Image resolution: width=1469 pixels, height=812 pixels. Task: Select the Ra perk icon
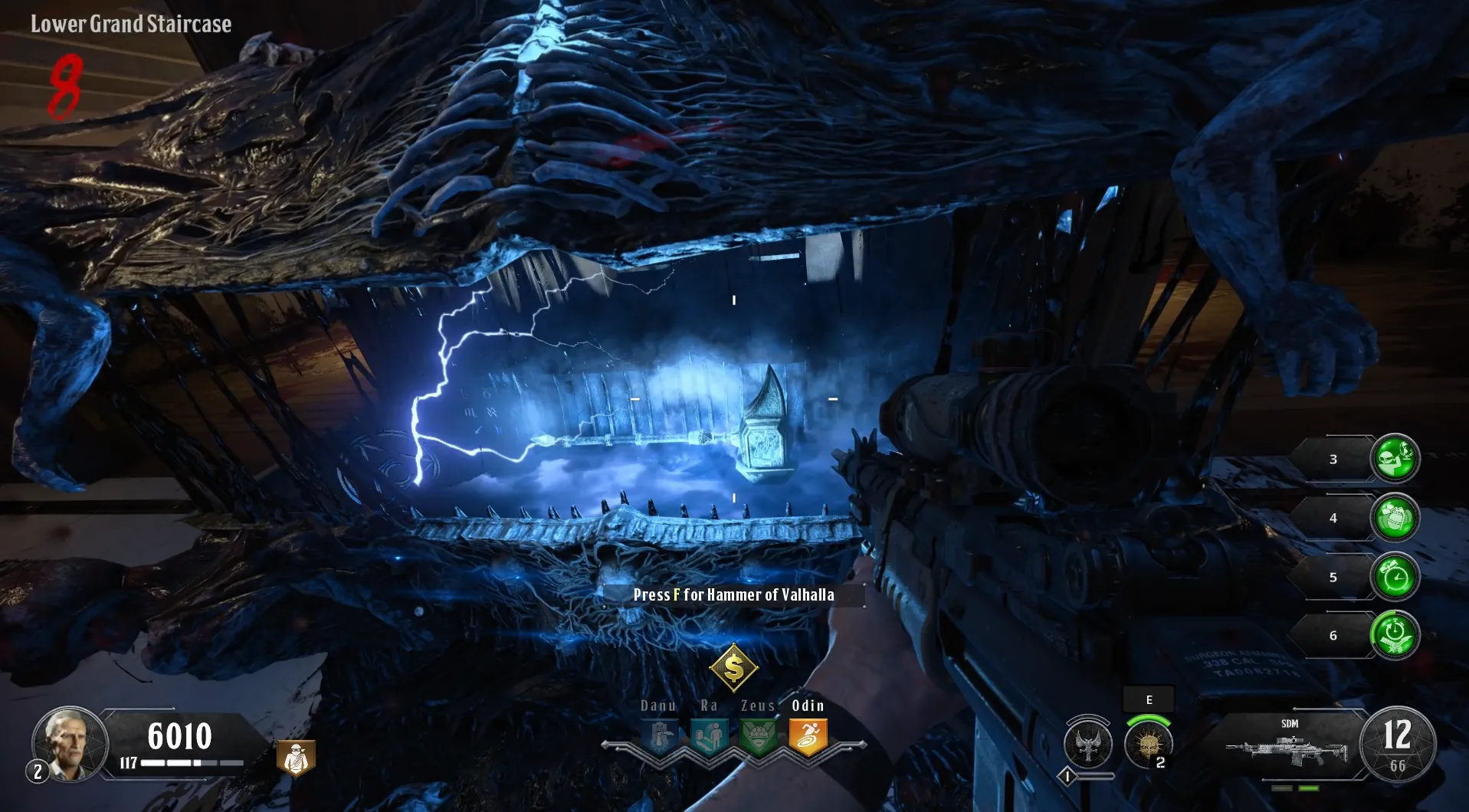tap(709, 737)
